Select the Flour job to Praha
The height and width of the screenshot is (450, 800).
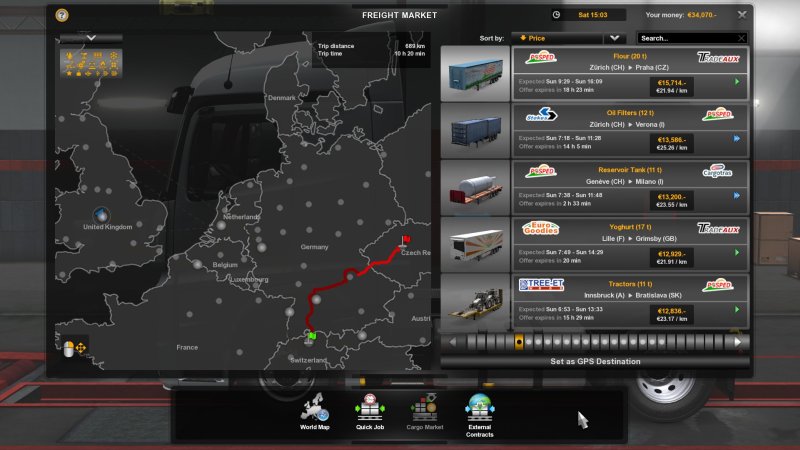[630, 73]
